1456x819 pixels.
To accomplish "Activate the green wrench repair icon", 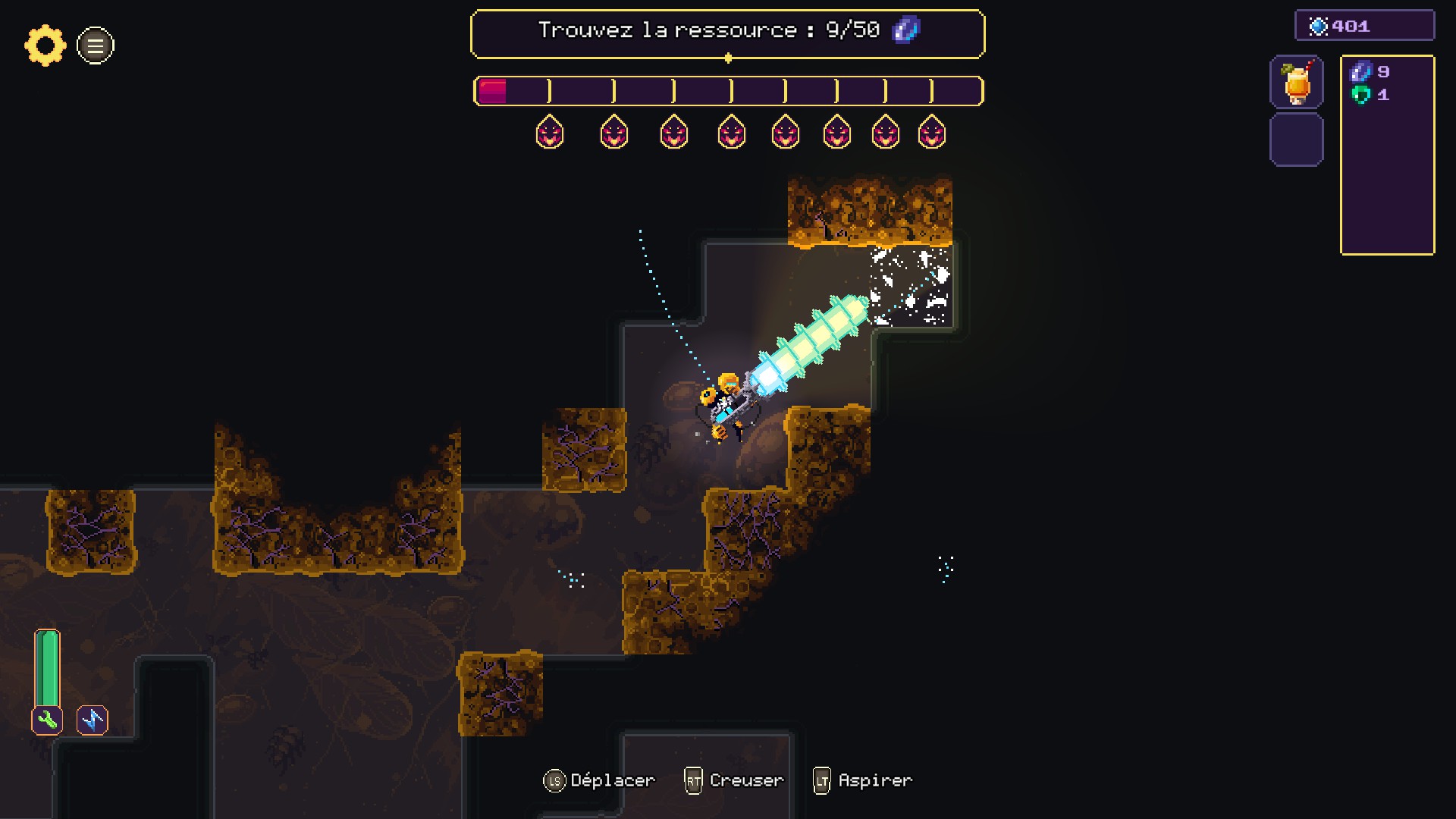I will [x=47, y=720].
